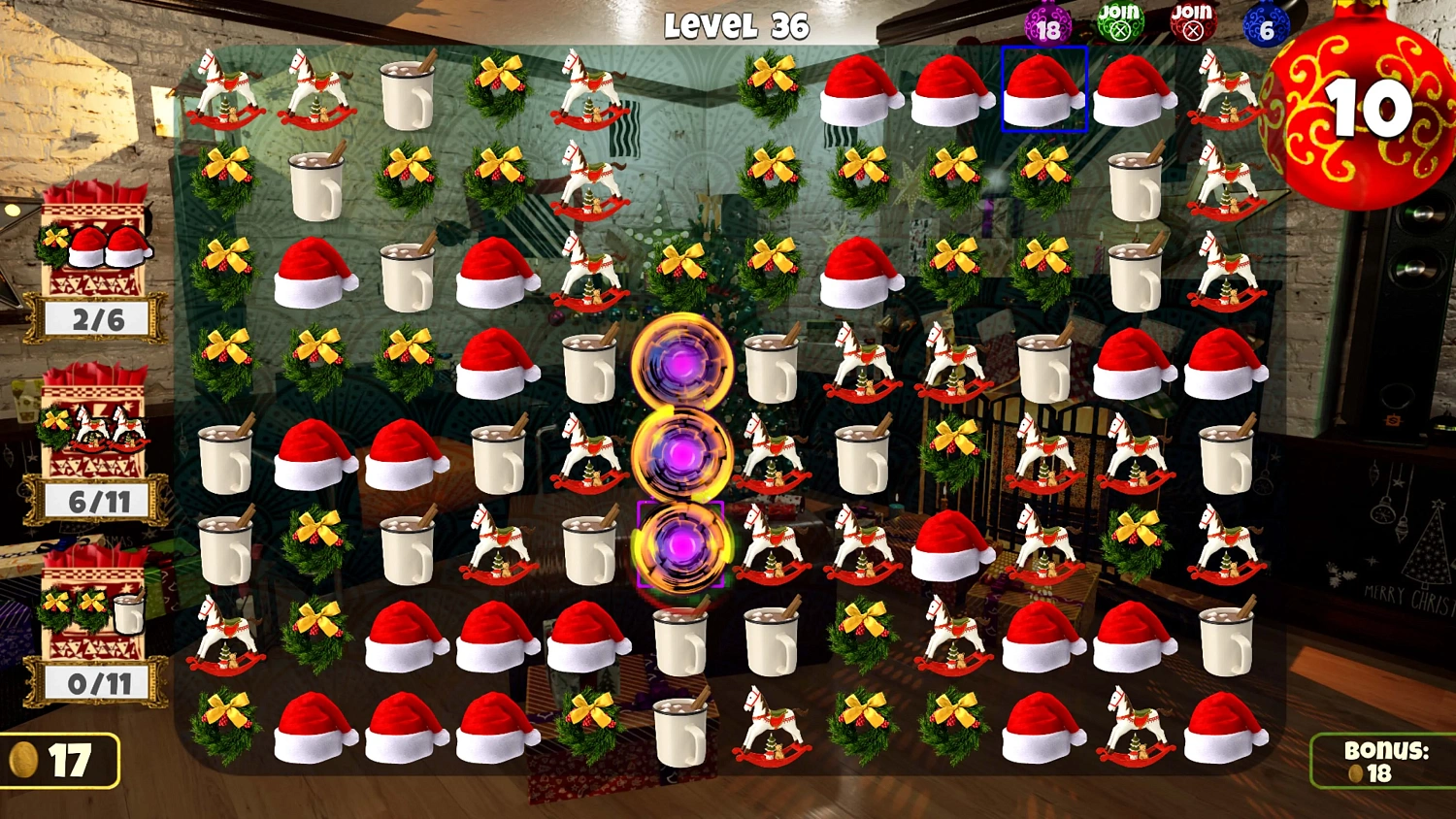1456x819 pixels.
Task: Select the blue-framed Santa hat tile
Action: click(1045, 87)
